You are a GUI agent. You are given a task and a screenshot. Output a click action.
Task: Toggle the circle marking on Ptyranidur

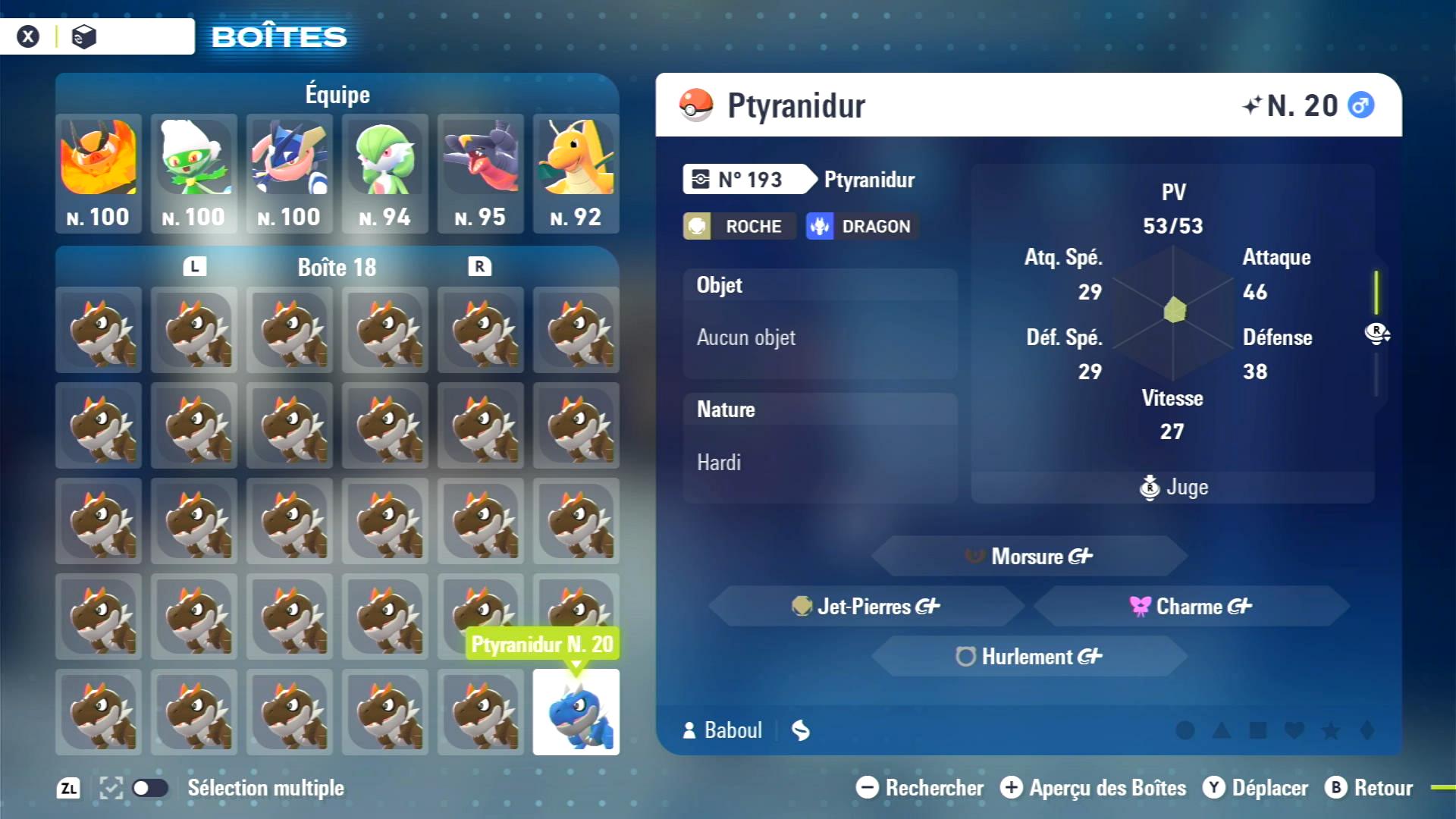coord(1185,730)
